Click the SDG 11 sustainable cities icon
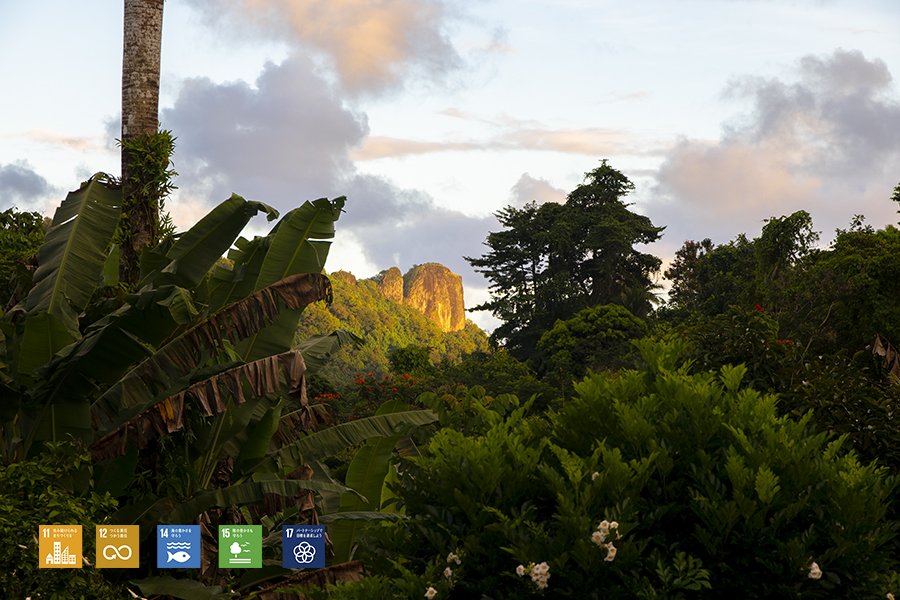 pos(60,547)
